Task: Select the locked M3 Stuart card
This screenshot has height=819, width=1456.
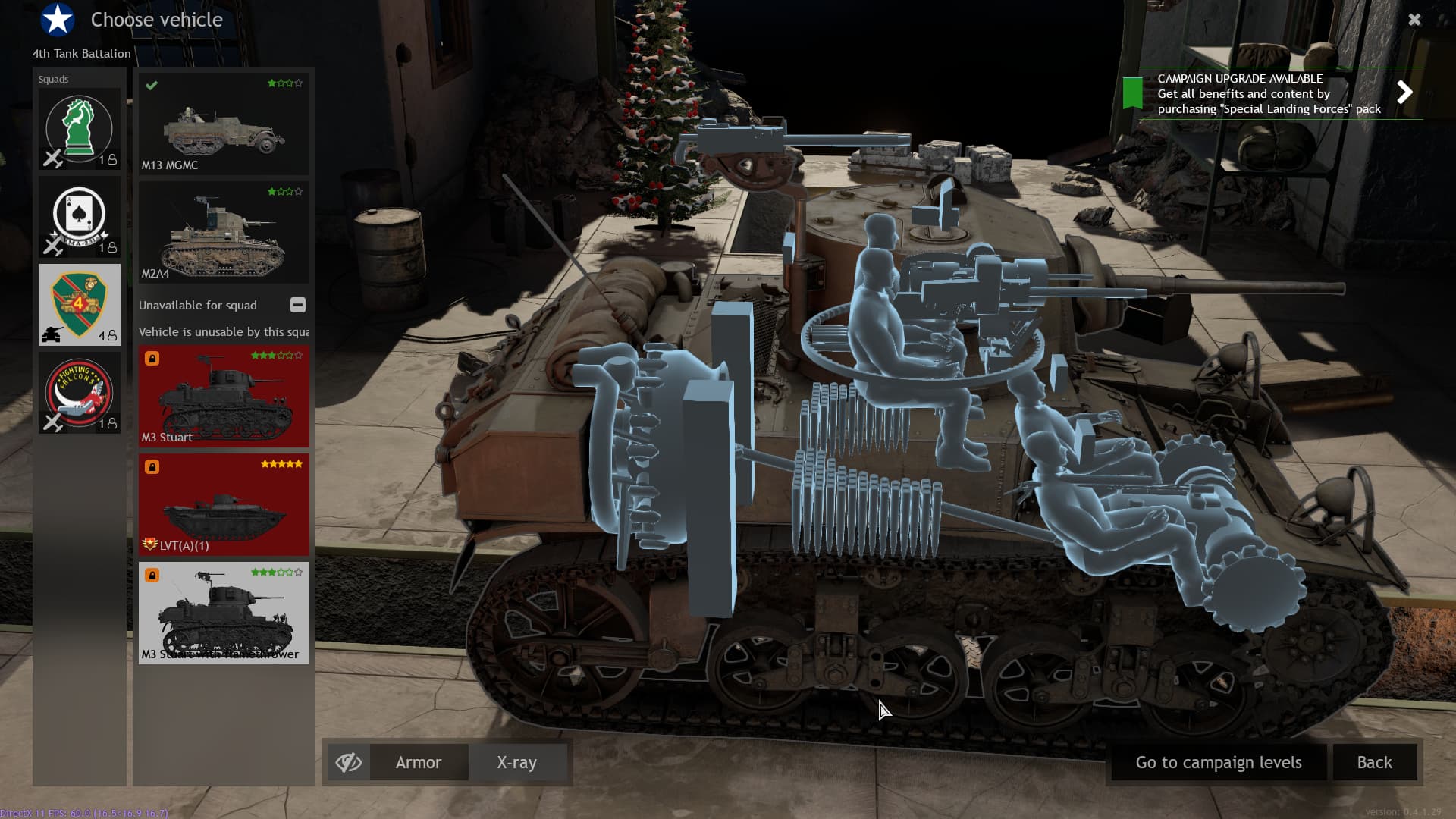Action: pyautogui.click(x=224, y=396)
